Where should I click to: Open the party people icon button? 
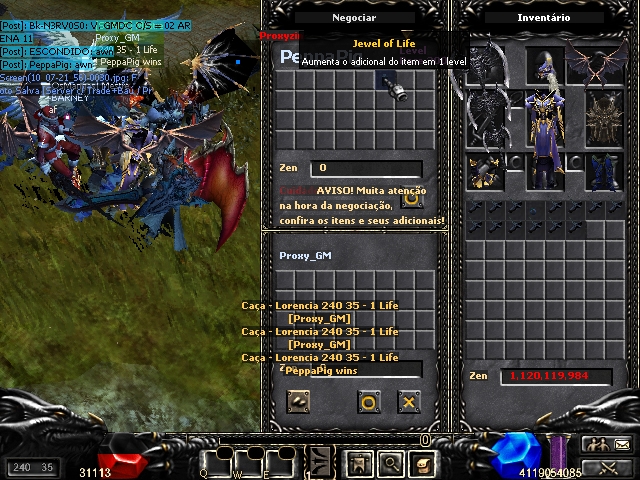tap(595, 445)
